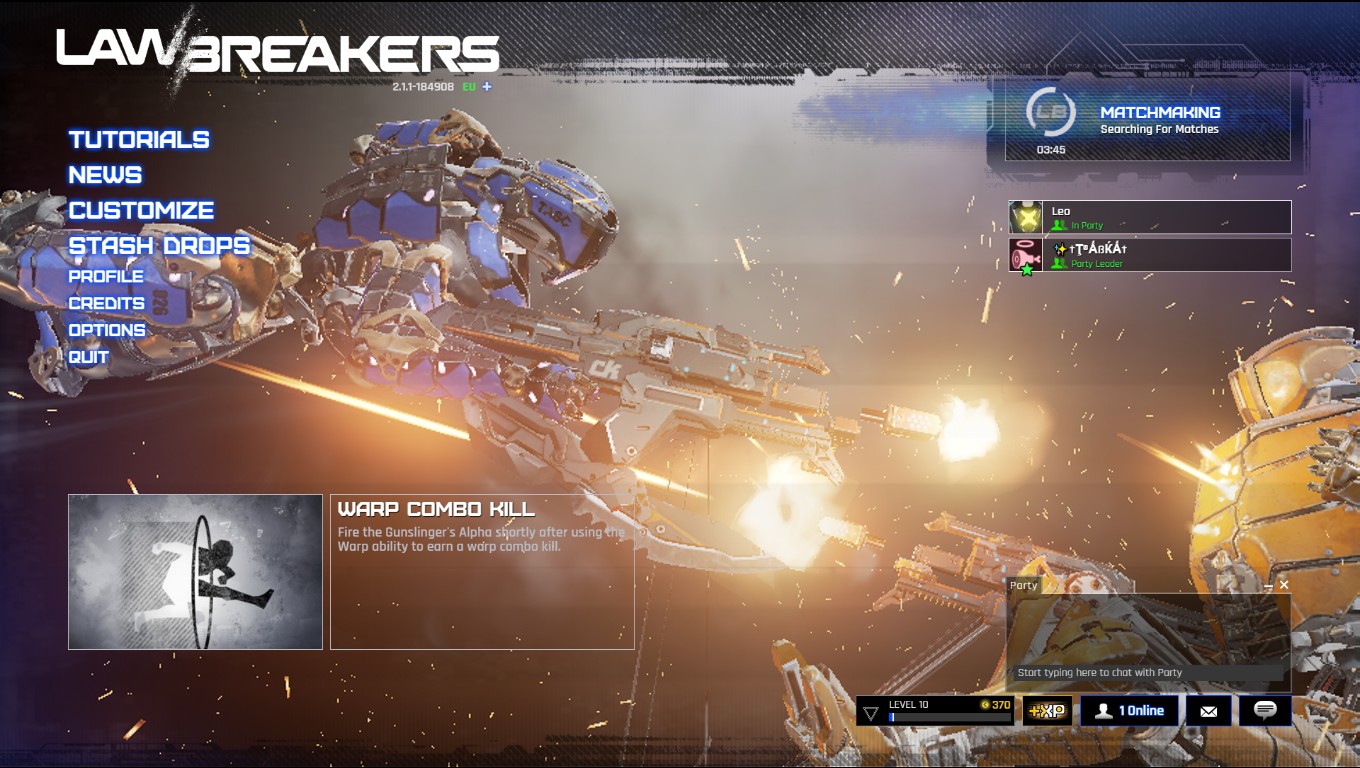Minimize the Party chat with the dash toggle
Image resolution: width=1360 pixels, height=768 pixels.
(x=1268, y=584)
